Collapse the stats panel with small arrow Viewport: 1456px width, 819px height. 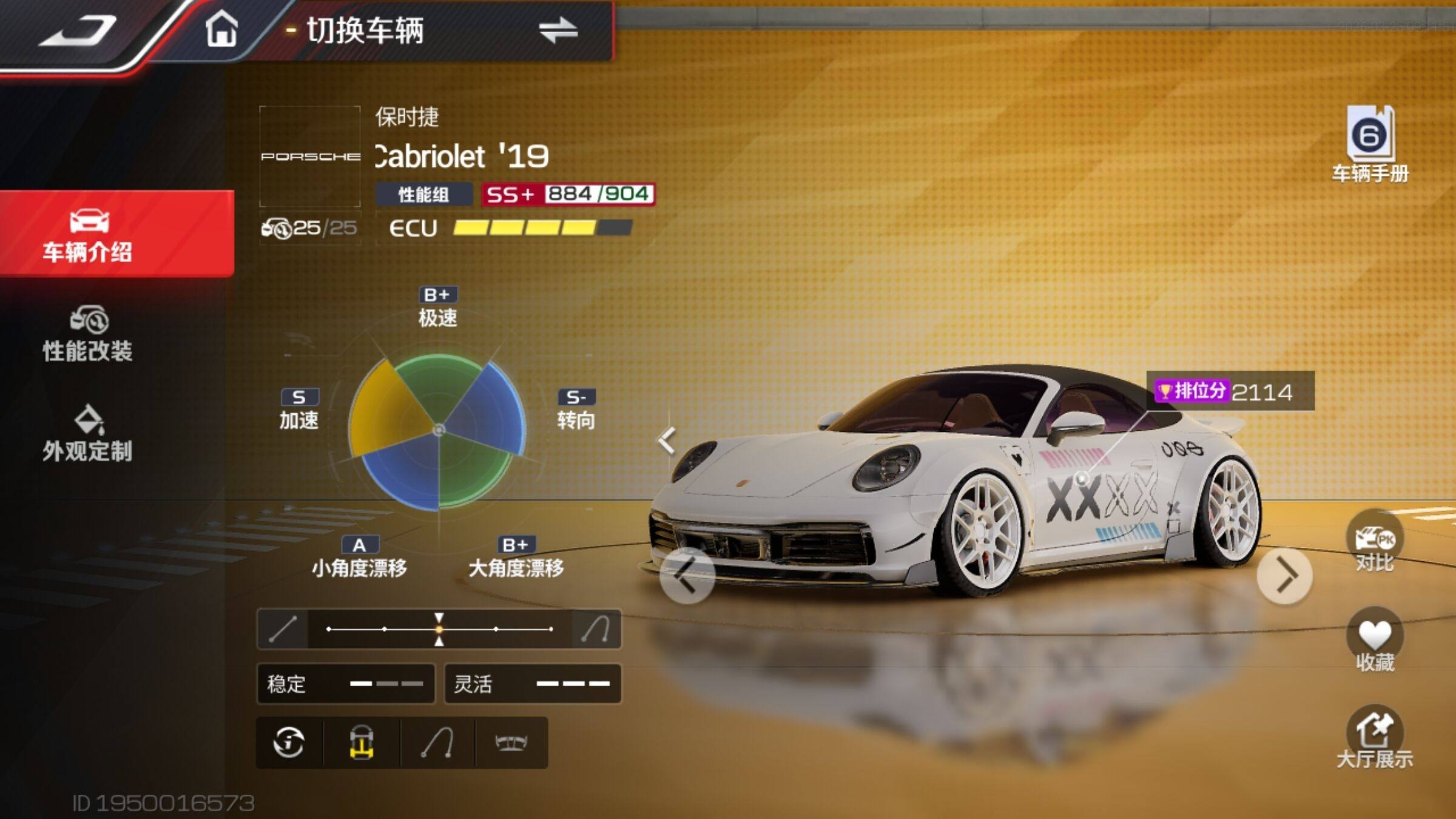(667, 440)
